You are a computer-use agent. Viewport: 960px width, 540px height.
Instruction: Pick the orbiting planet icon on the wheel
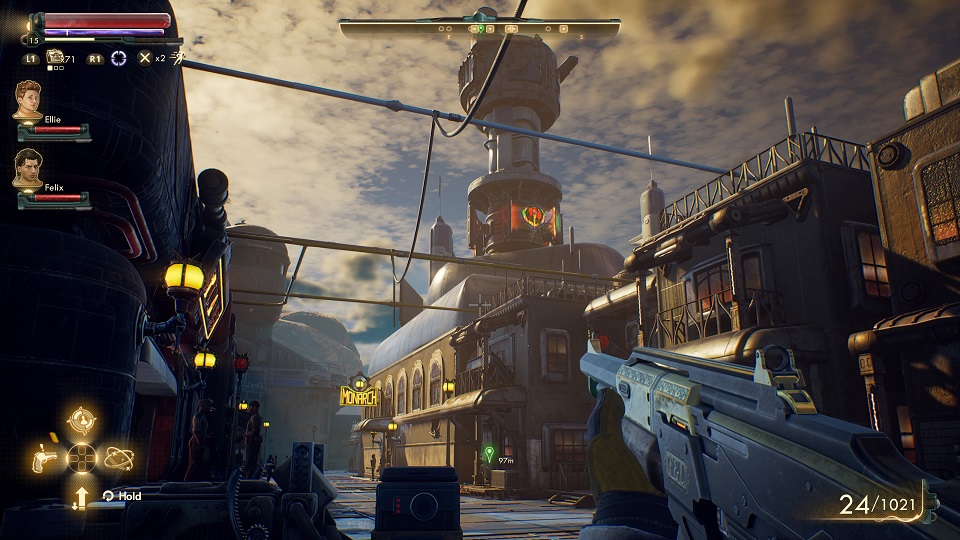point(118,459)
